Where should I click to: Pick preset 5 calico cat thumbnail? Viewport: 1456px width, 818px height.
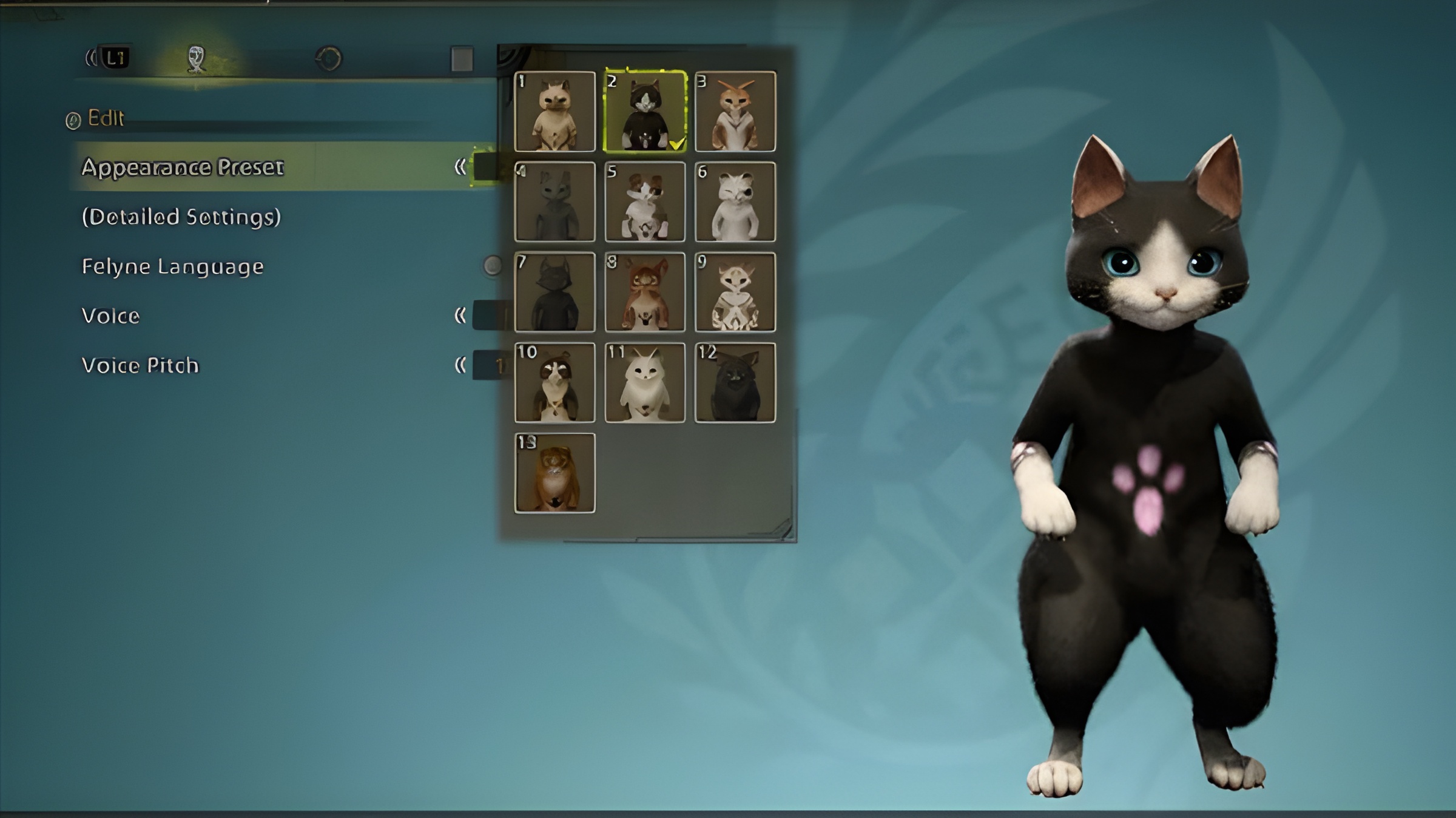[x=645, y=202]
